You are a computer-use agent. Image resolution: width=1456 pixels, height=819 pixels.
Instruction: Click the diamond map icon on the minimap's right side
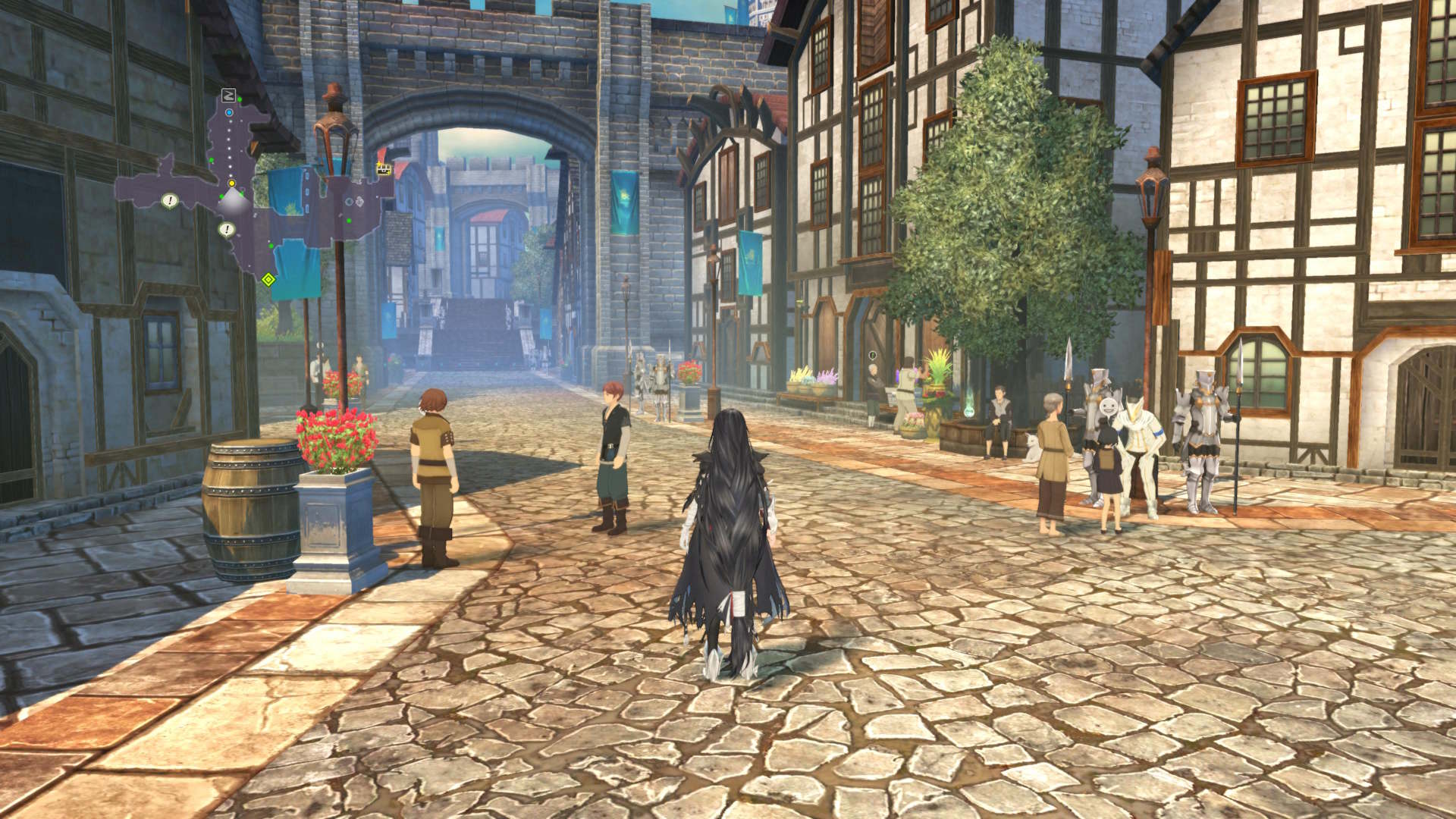[359, 201]
